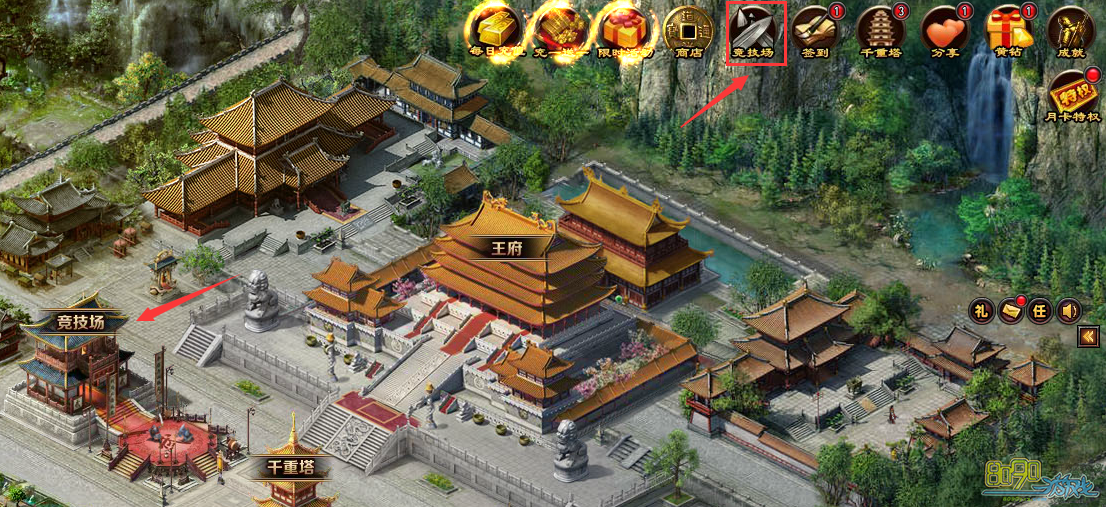The width and height of the screenshot is (1106, 507).
Task: Open the 签到 daily sign-in icon
Action: [817, 30]
